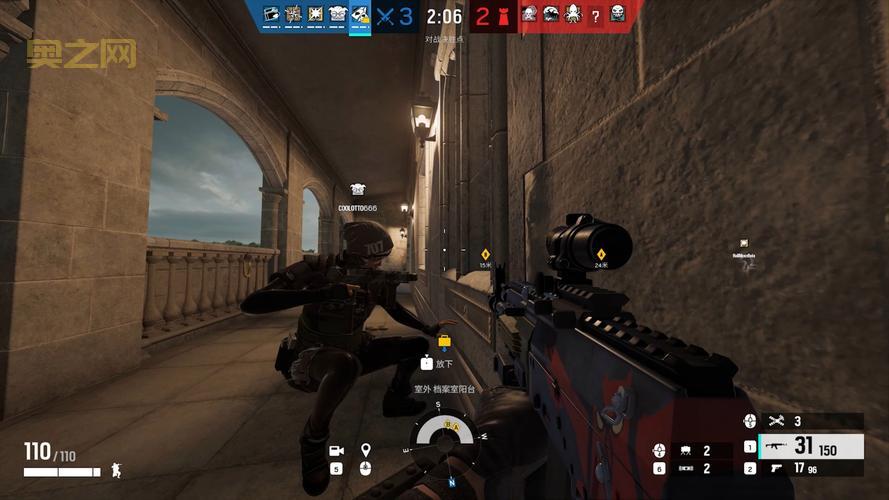Click the drone gadget icon
This screenshot has height=500, width=889.
pyautogui.click(x=687, y=451)
